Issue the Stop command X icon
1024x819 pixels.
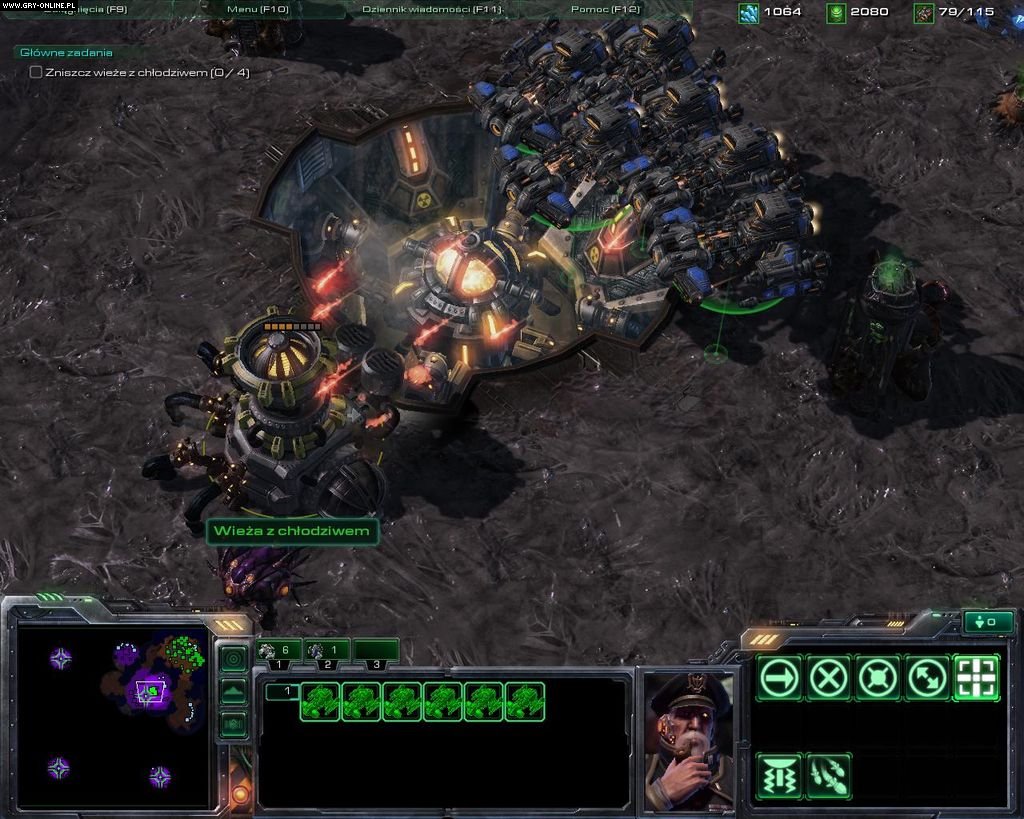[x=829, y=679]
